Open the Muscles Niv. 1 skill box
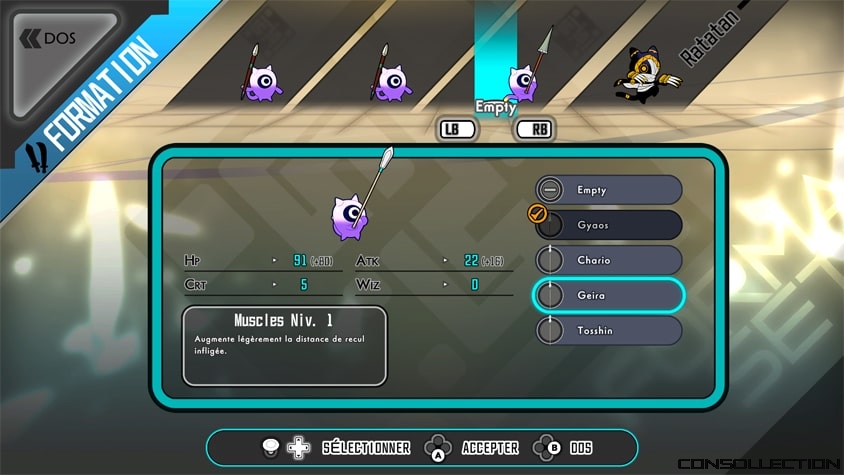The image size is (844, 475). click(284, 346)
